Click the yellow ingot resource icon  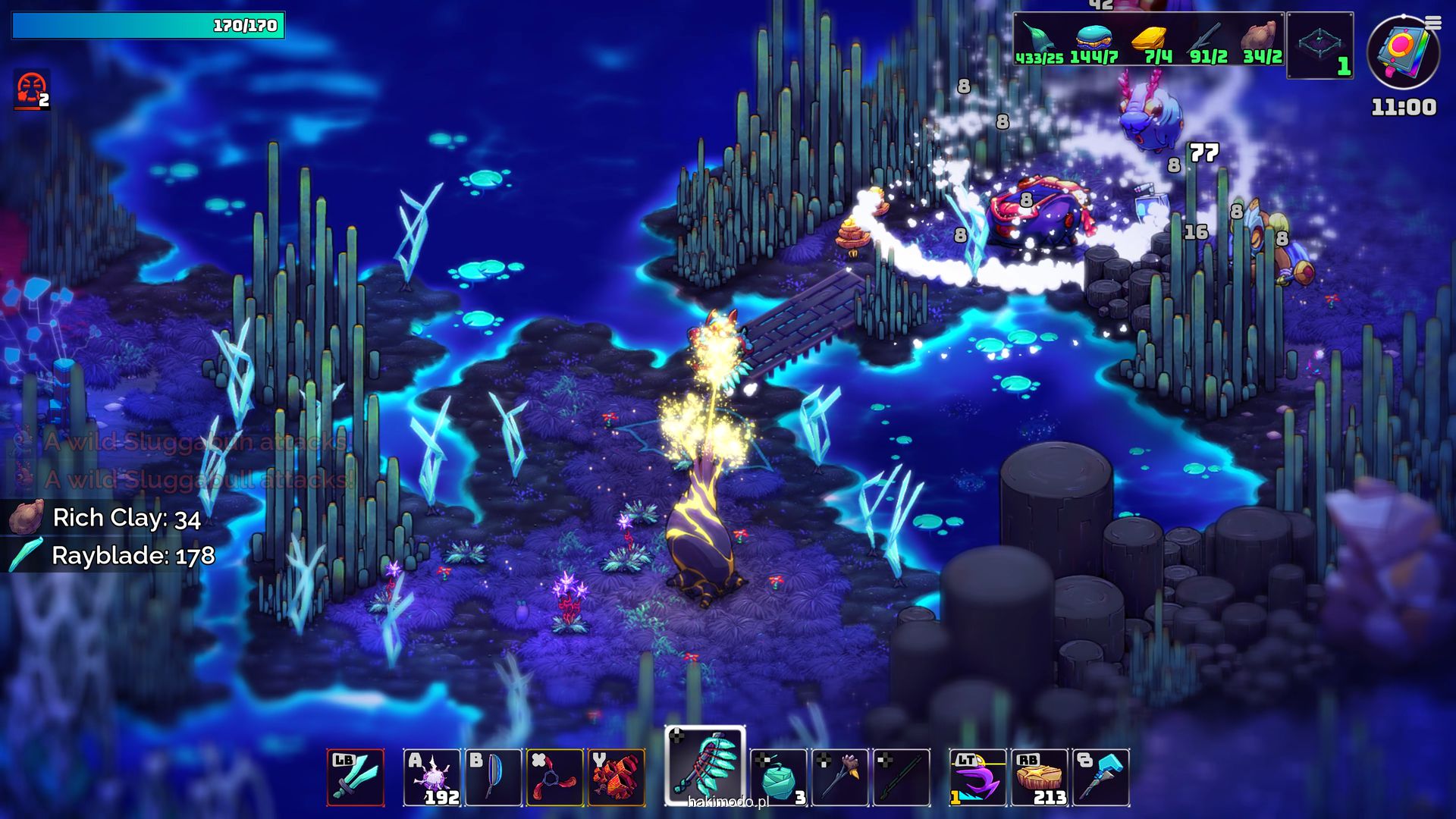coord(1150,36)
